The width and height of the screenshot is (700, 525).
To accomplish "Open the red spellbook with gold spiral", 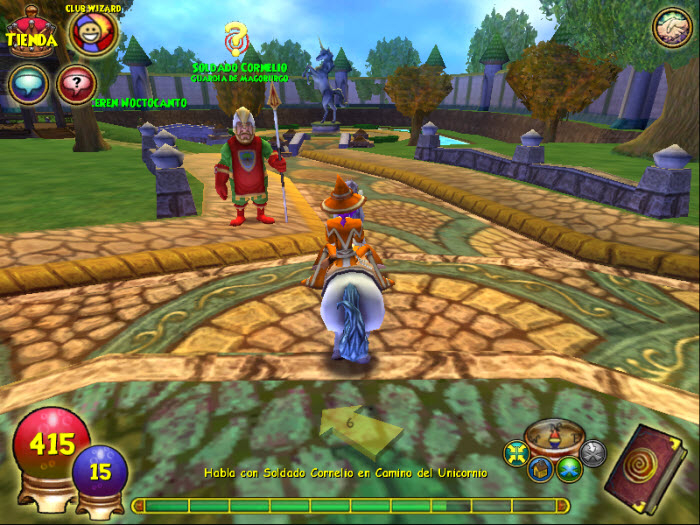I will point(648,468).
